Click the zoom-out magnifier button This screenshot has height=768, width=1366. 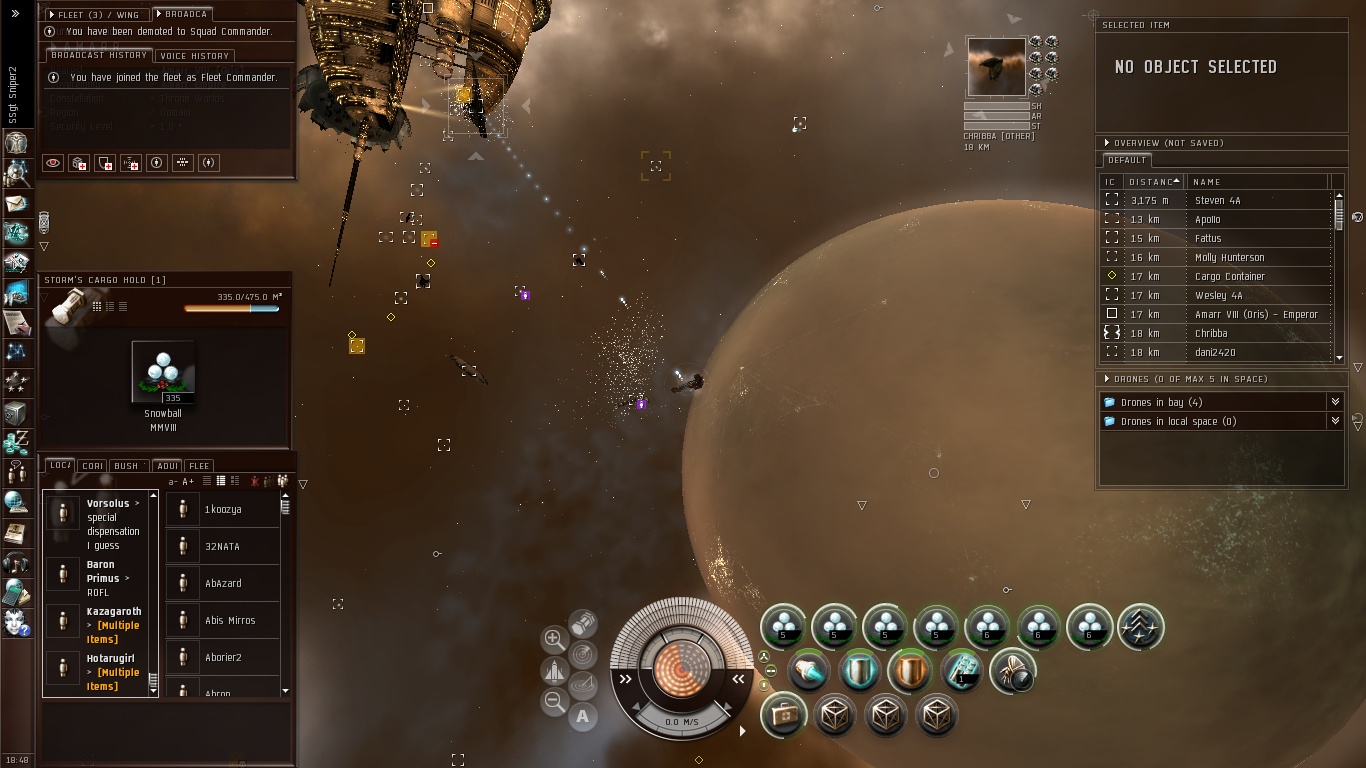[554, 702]
